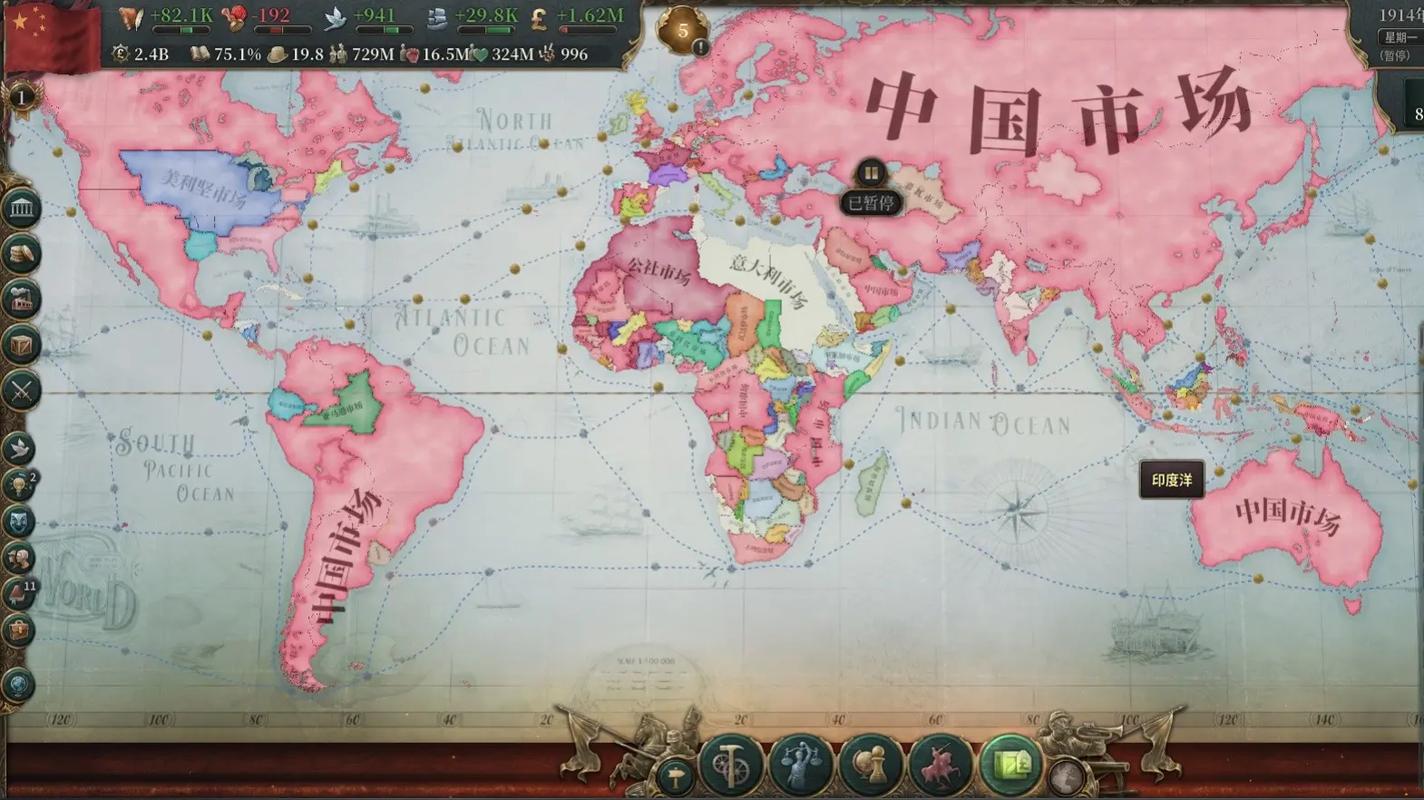The width and height of the screenshot is (1424, 800).
Task: Unpause the game via the pause button
Action: click(871, 173)
